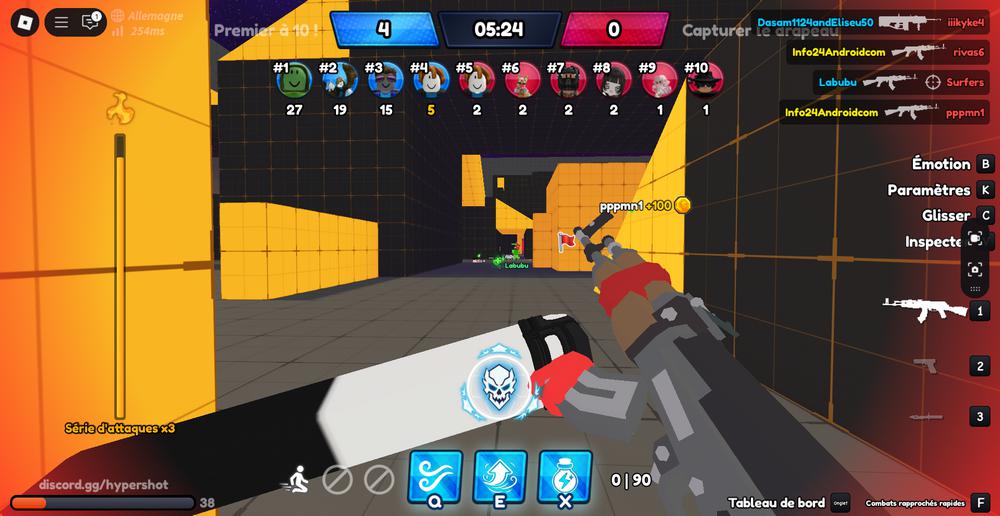Click the sliding player stance icon

pos(297,480)
